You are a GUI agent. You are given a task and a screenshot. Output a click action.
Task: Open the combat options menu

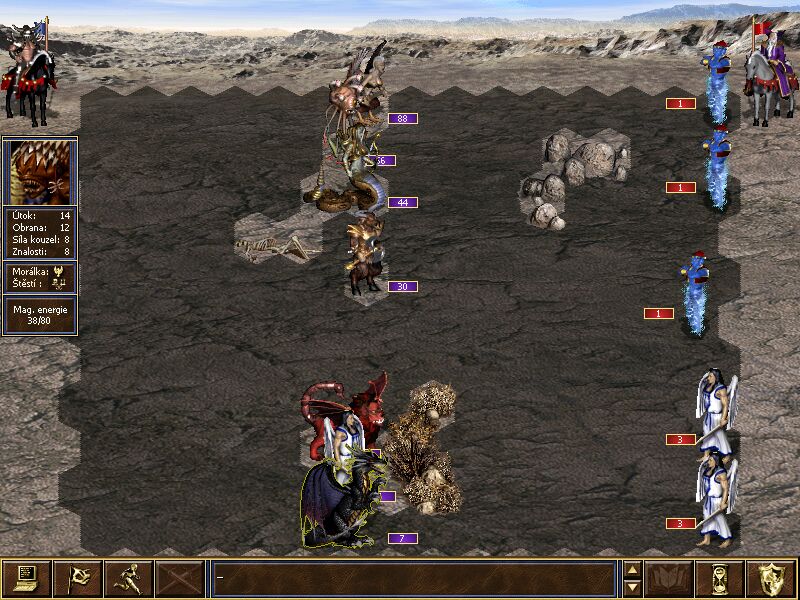[26, 578]
